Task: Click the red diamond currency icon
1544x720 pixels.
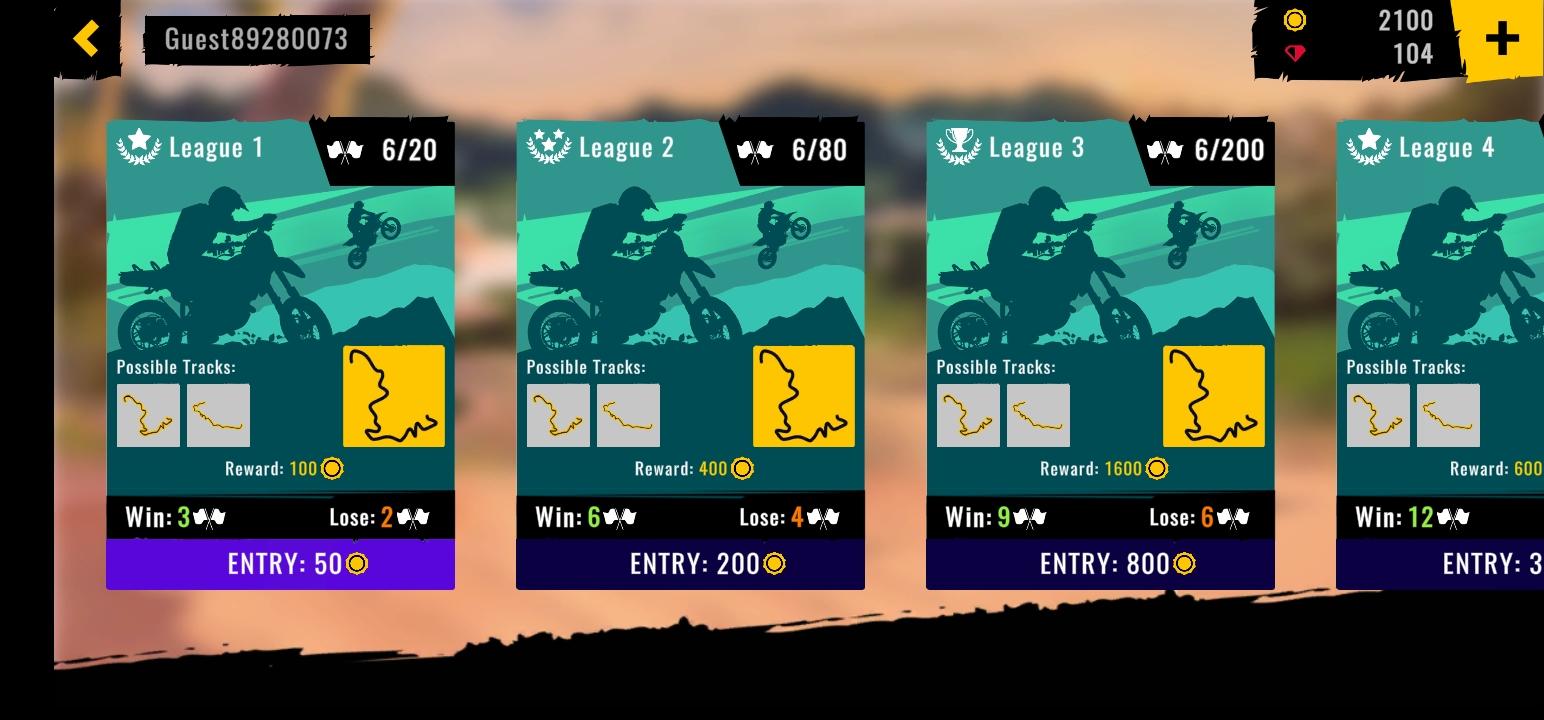Action: 1297,51
